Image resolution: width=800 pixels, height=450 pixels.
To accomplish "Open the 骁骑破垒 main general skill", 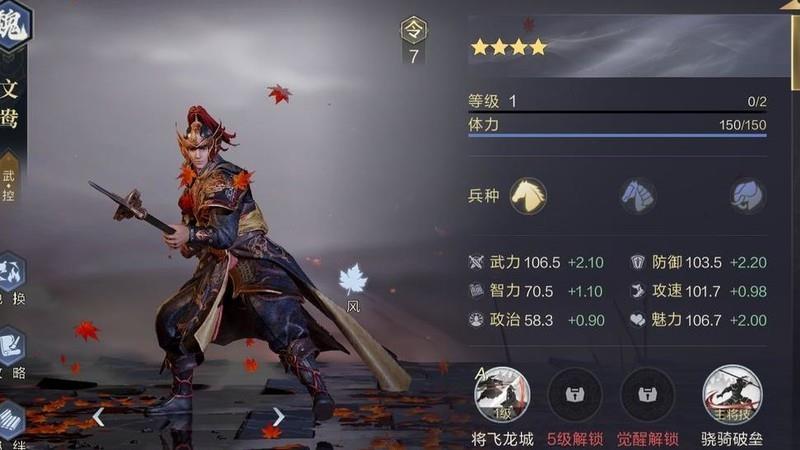I will [732, 395].
